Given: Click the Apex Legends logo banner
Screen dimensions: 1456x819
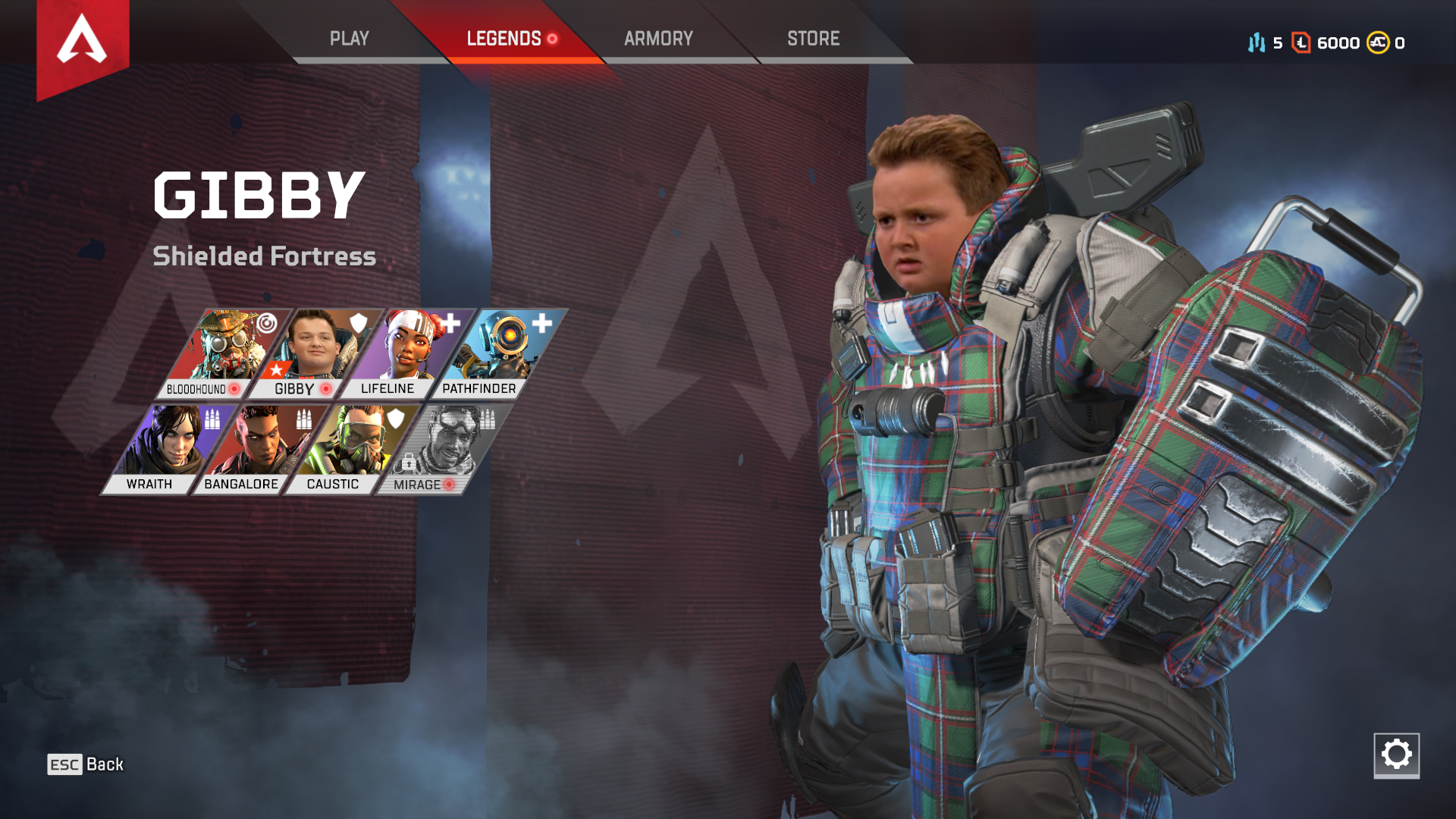Looking at the screenshot, I should [83, 42].
